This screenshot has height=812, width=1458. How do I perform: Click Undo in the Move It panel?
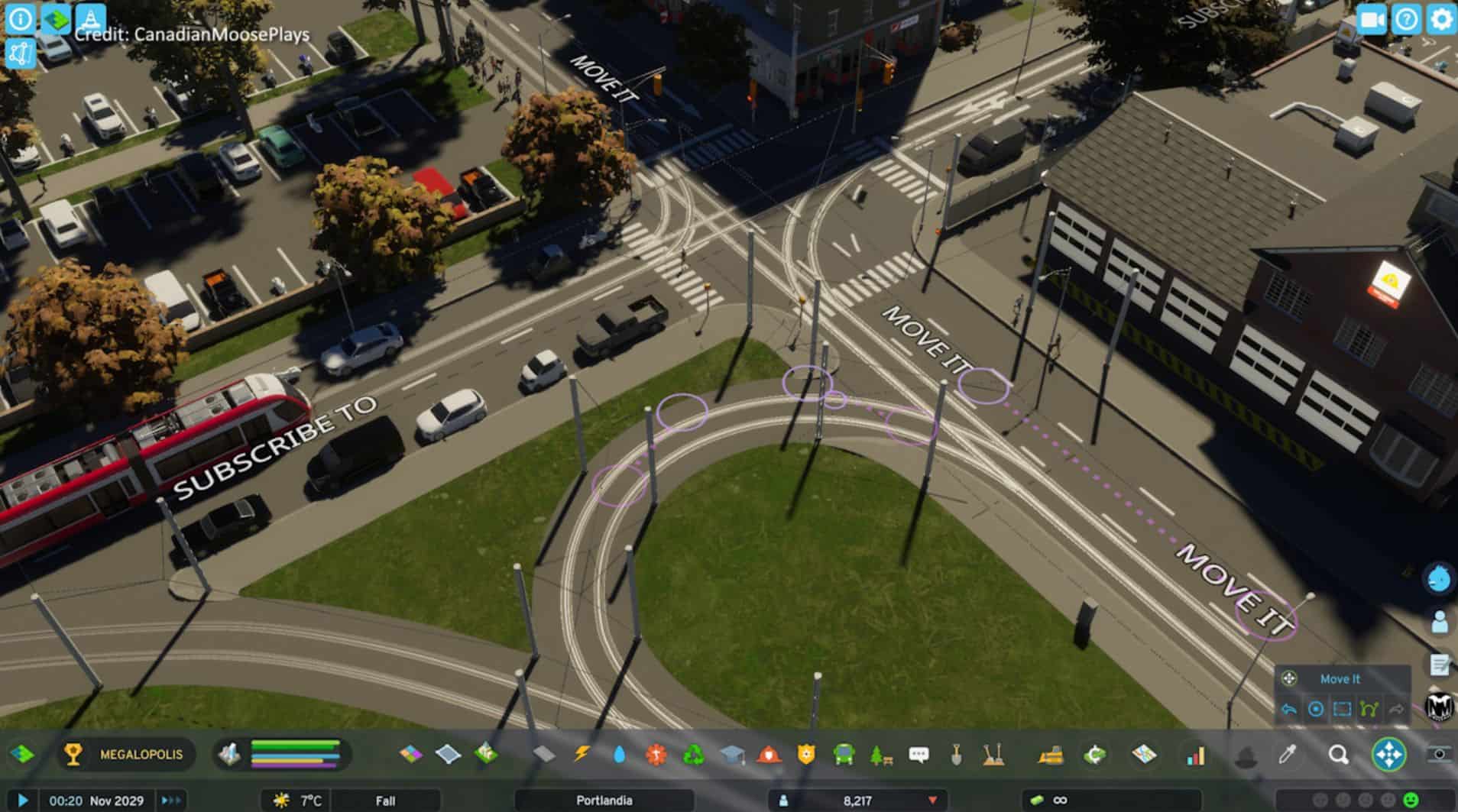pyautogui.click(x=1288, y=710)
